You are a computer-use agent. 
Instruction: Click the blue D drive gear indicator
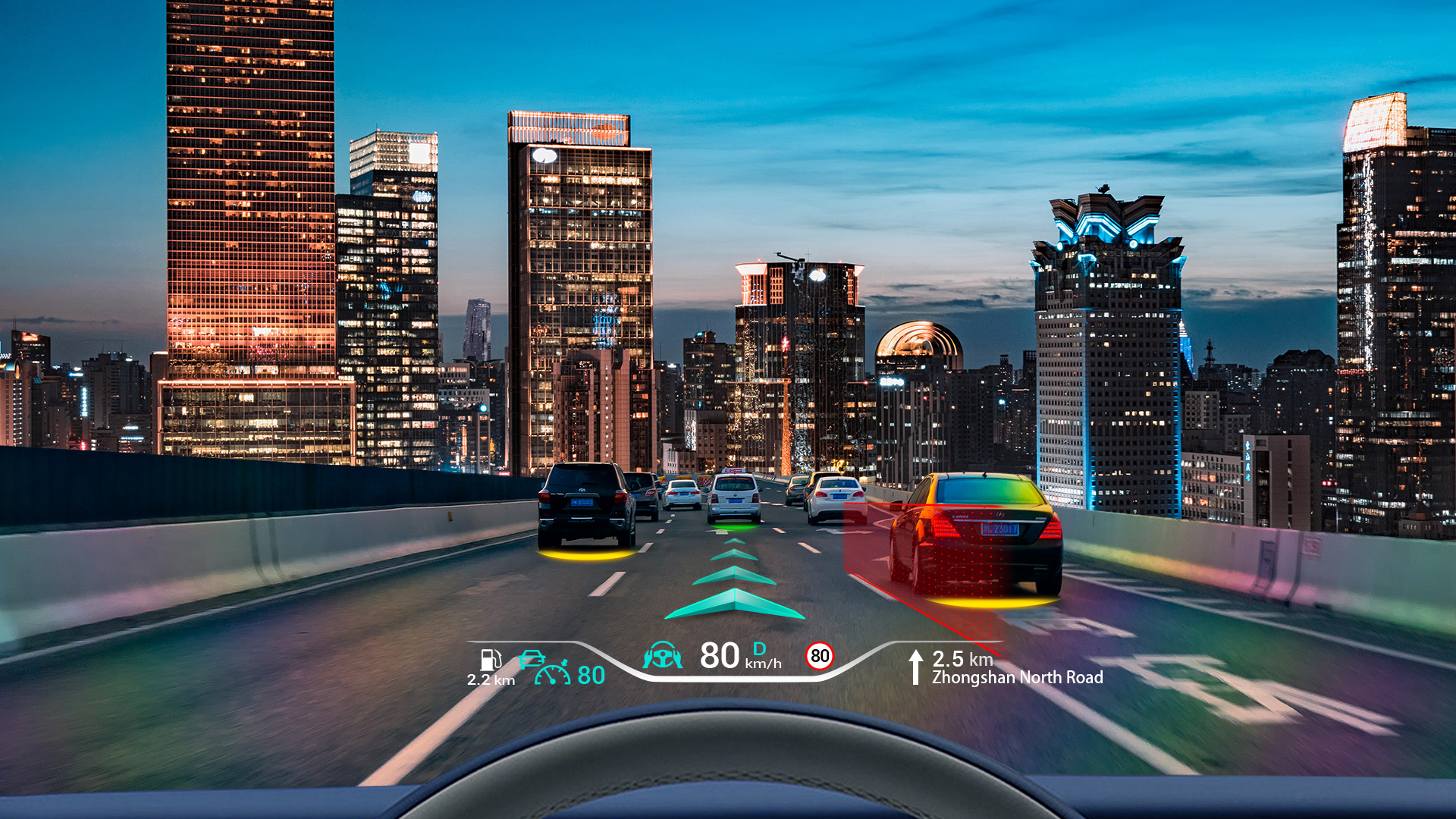[x=759, y=648]
